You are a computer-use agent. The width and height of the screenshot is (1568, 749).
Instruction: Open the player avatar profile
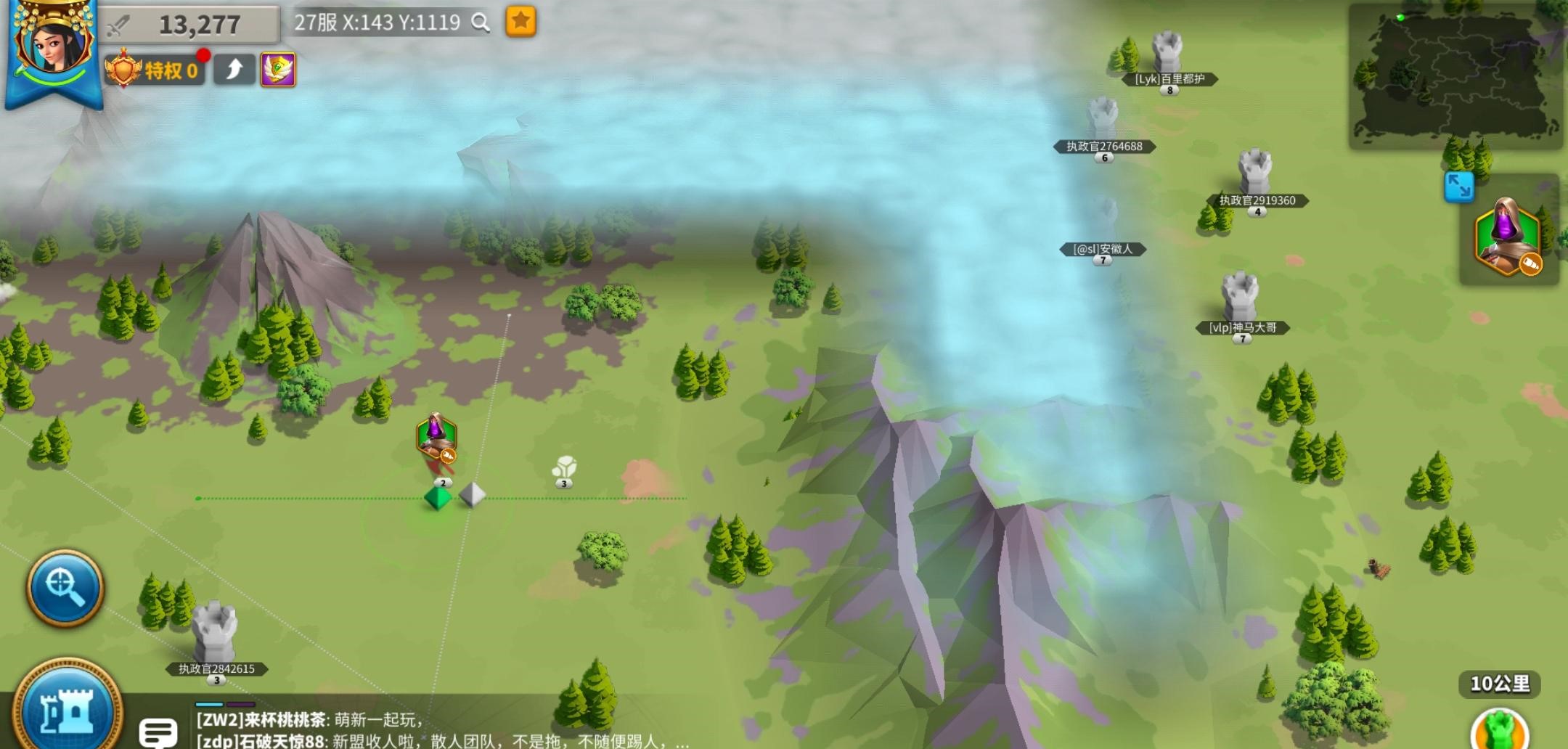(53, 44)
